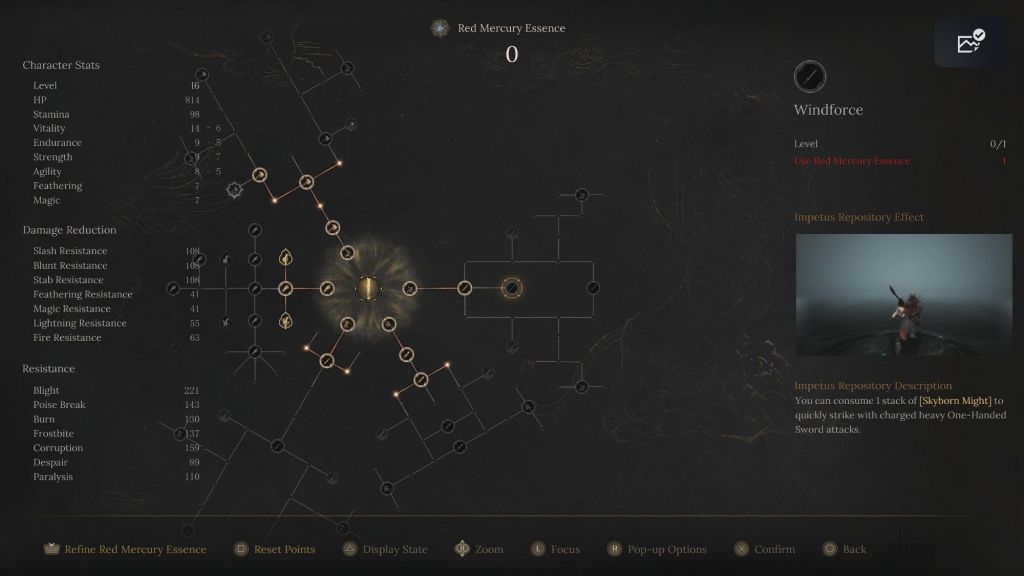
Task: Click the Refine Red Mercury Essence option
Action: [126, 549]
